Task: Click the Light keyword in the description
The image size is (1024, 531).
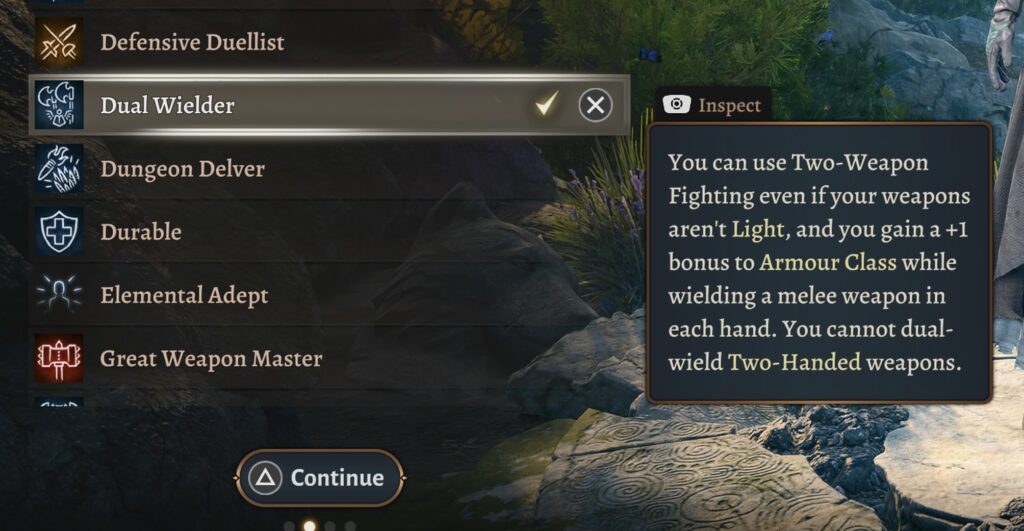Action: pyautogui.click(x=758, y=230)
